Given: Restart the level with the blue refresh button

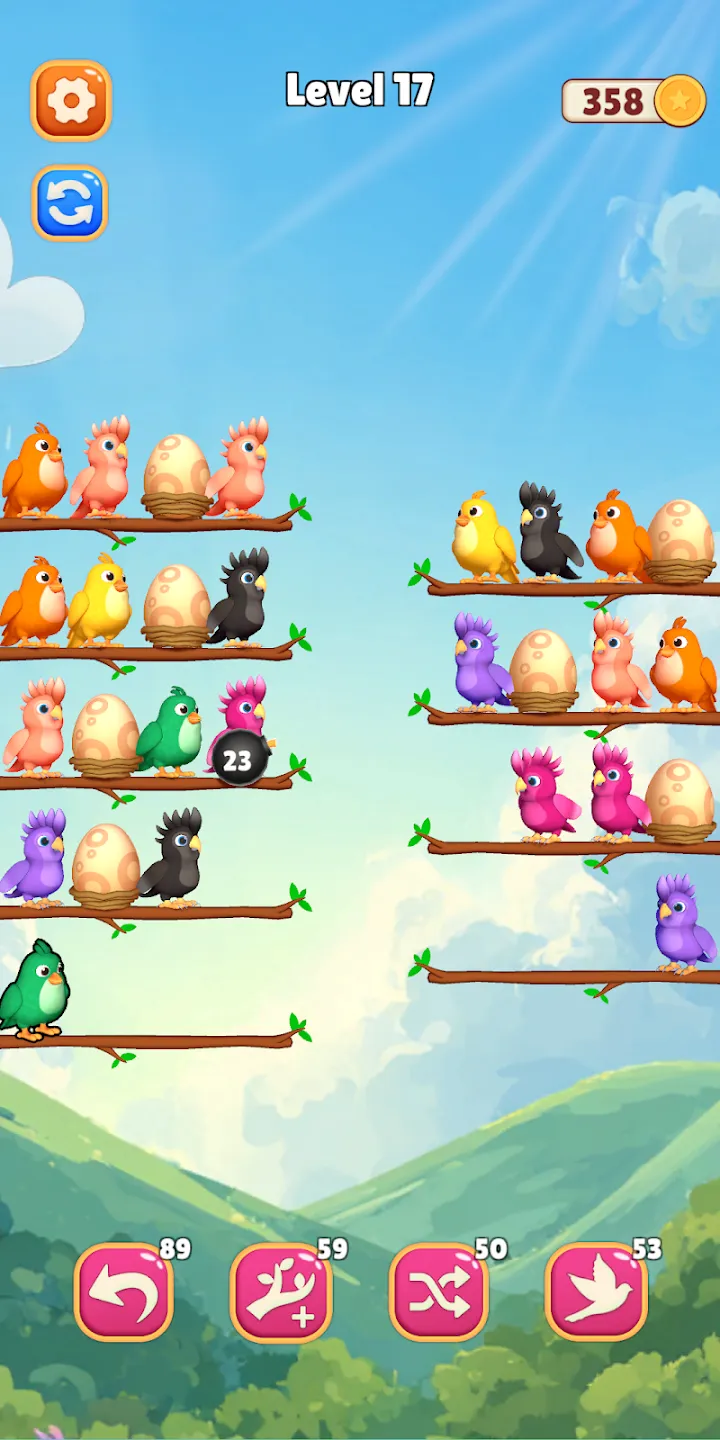Looking at the screenshot, I should click(70, 203).
